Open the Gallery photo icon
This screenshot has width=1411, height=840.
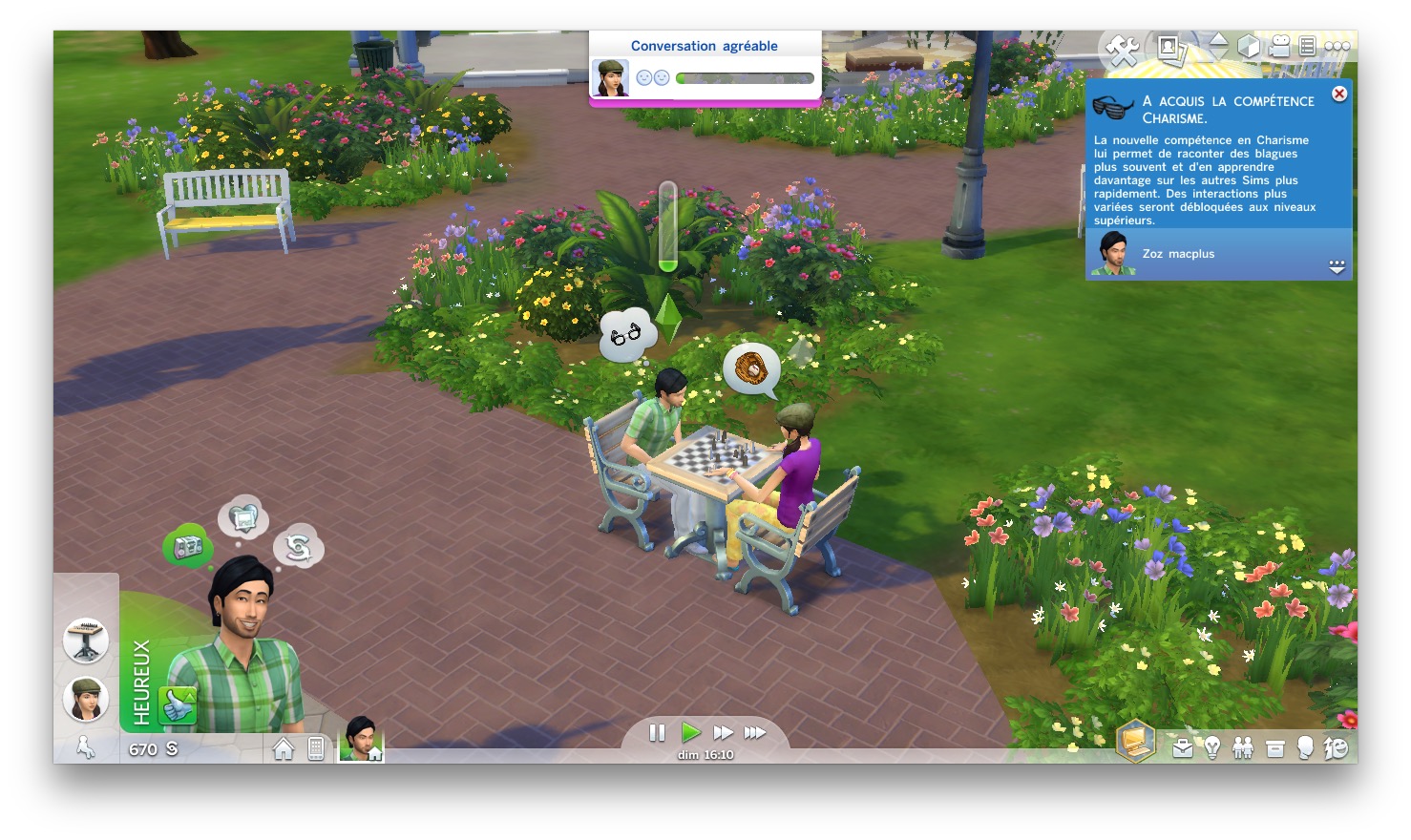(1169, 47)
